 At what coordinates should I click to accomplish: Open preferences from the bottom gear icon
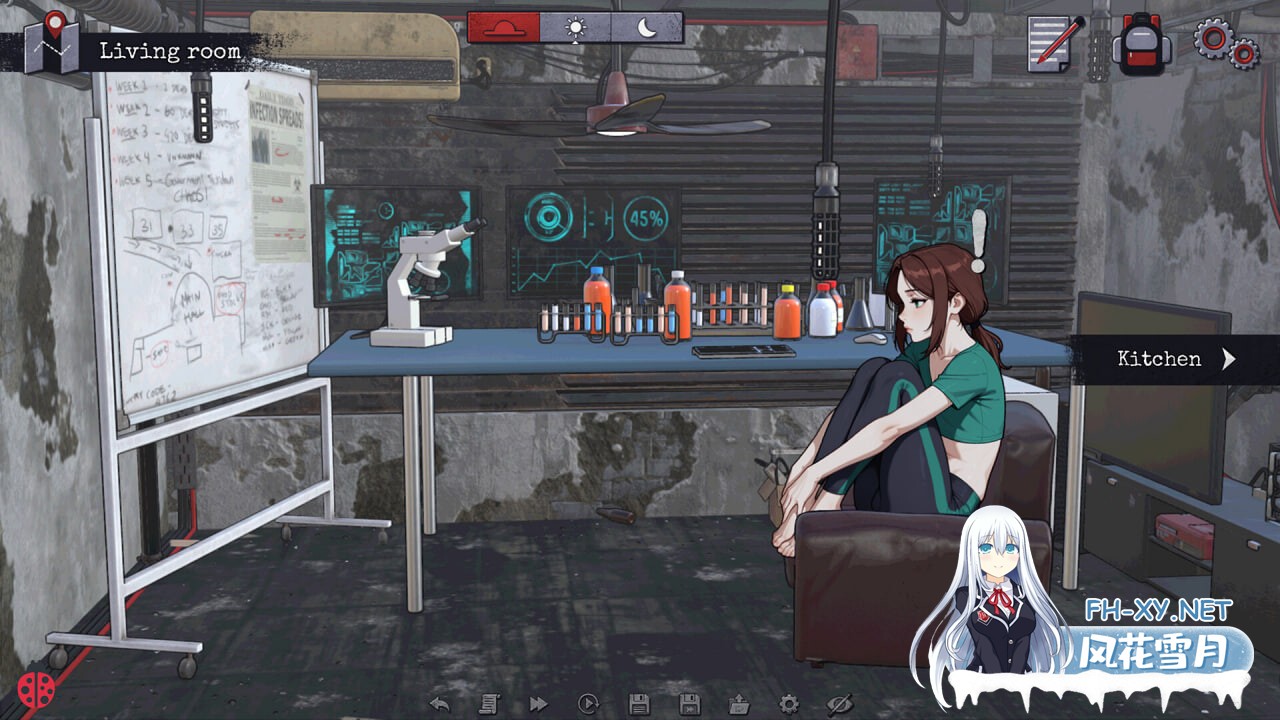(x=789, y=704)
